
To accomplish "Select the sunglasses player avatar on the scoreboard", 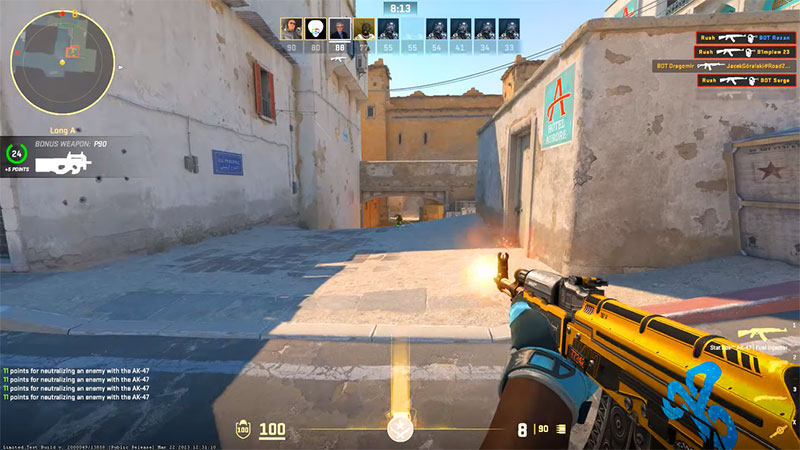I will point(291,29).
